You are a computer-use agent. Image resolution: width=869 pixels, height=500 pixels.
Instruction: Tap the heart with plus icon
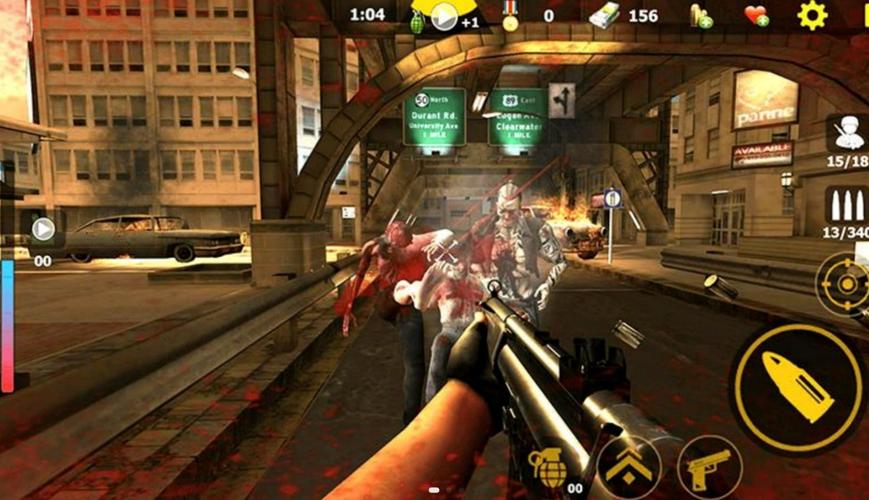coord(756,16)
